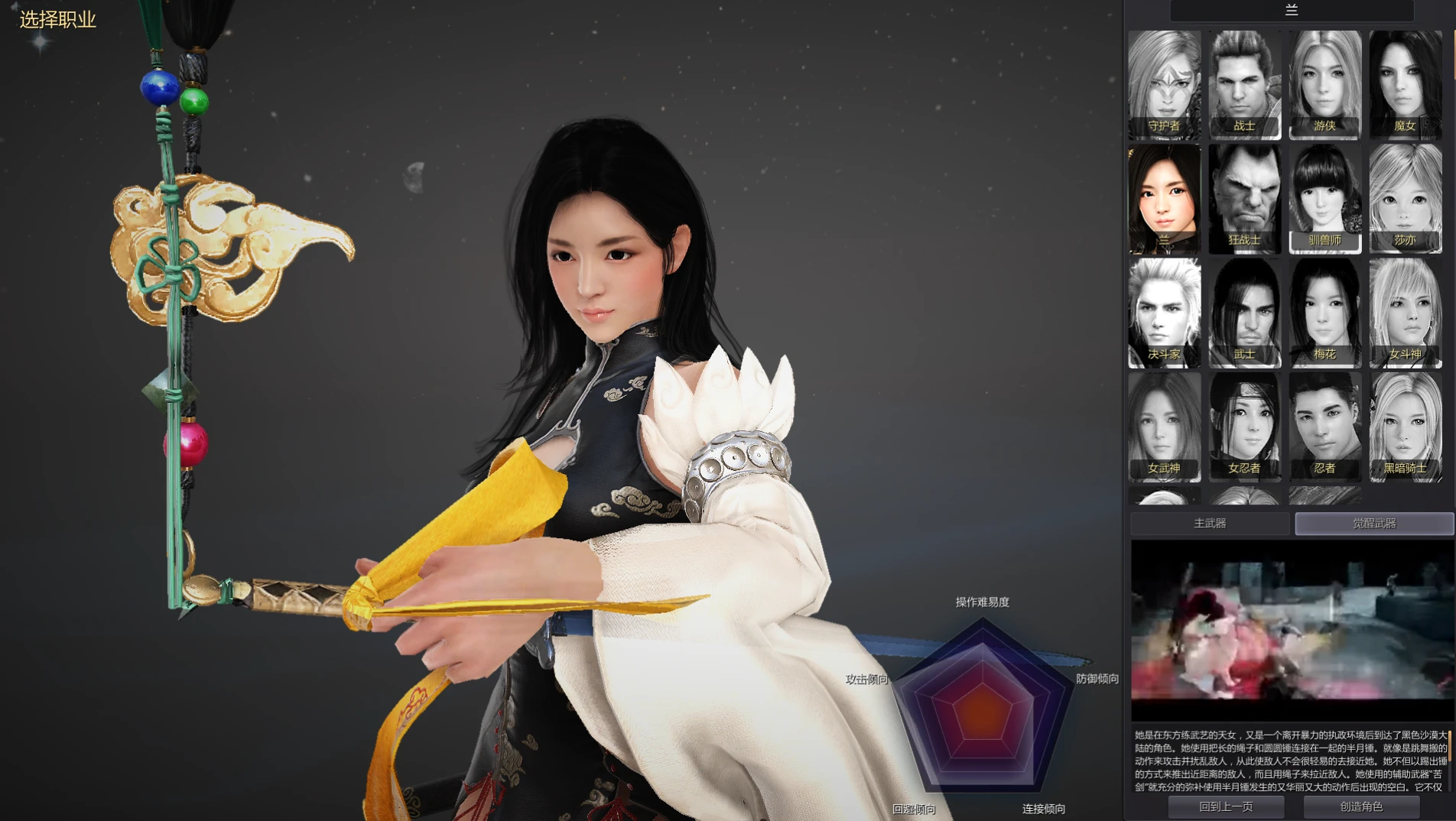Select the 决斗家 class portrait
The width and height of the screenshot is (1456, 821).
[1164, 313]
